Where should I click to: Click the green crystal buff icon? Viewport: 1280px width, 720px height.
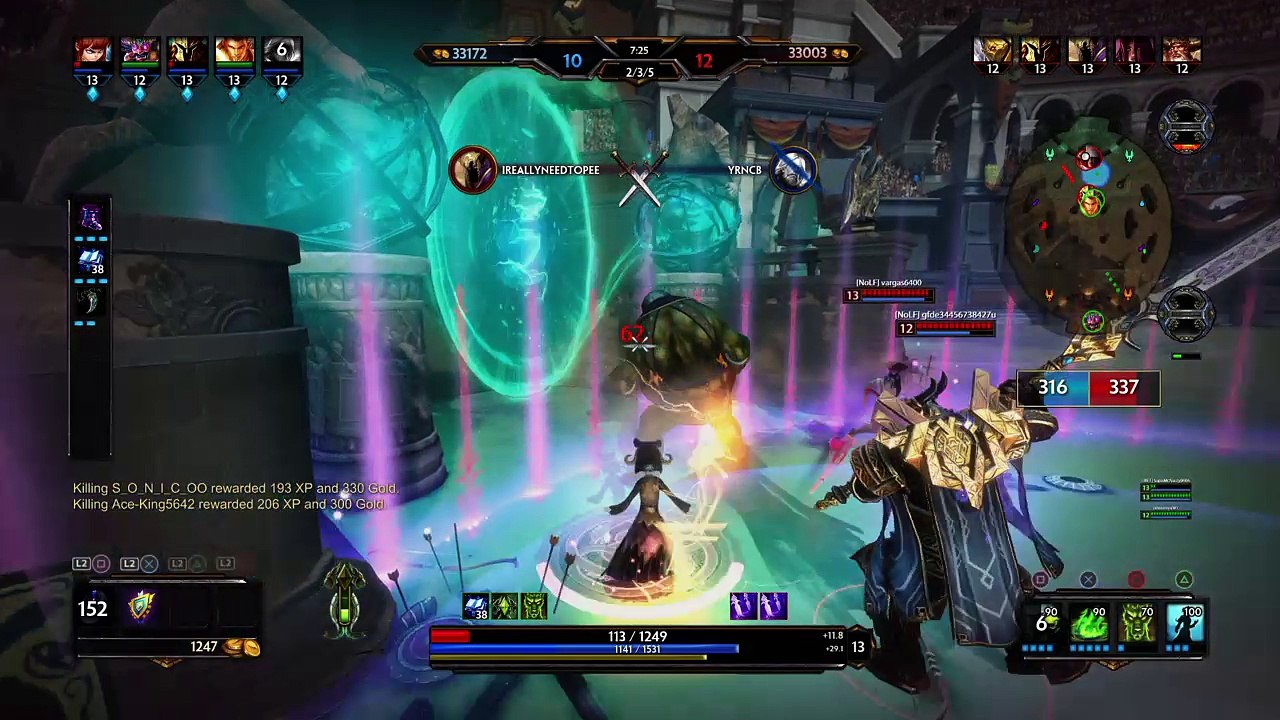[x=505, y=606]
